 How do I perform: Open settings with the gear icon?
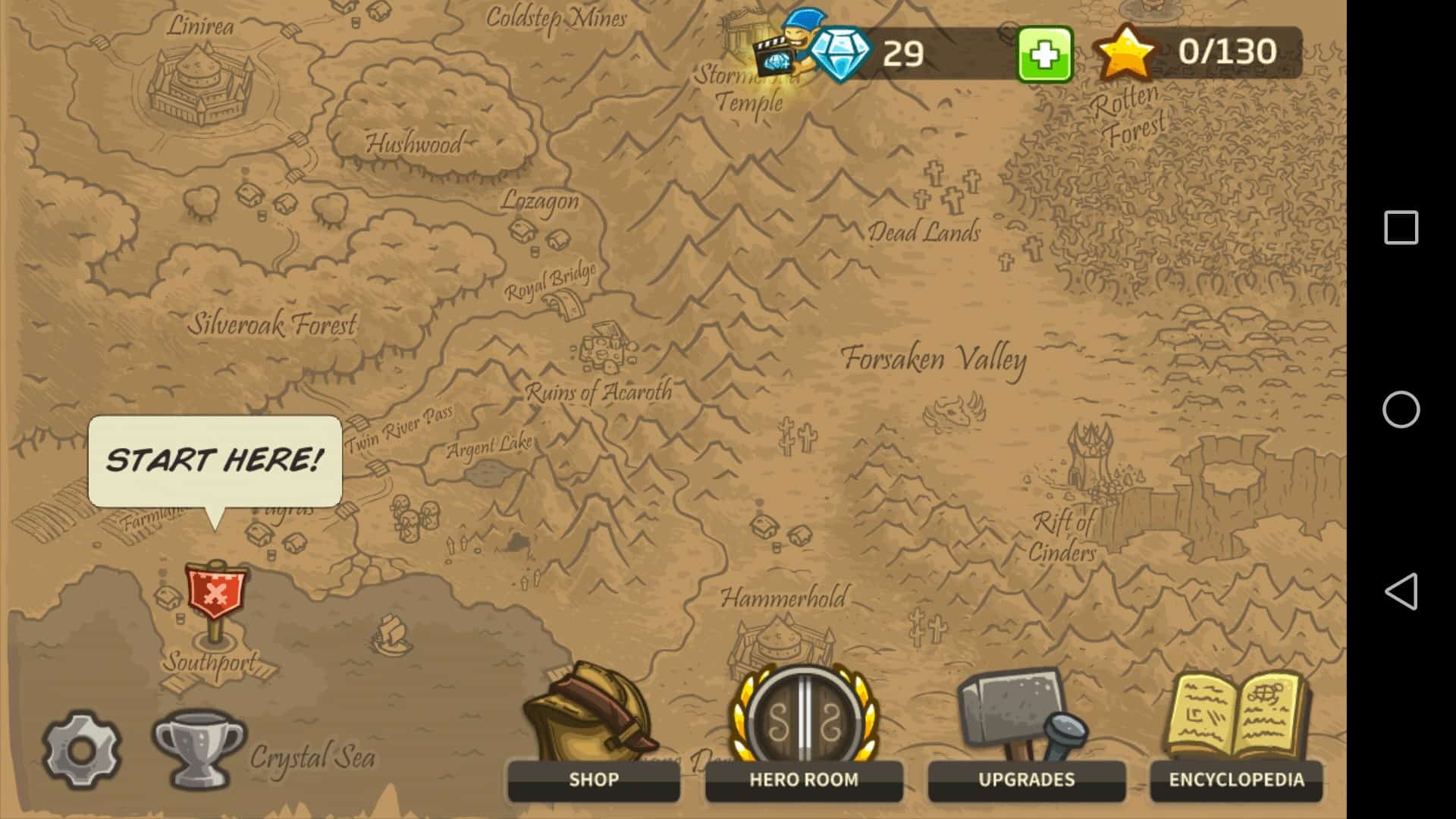point(82,750)
